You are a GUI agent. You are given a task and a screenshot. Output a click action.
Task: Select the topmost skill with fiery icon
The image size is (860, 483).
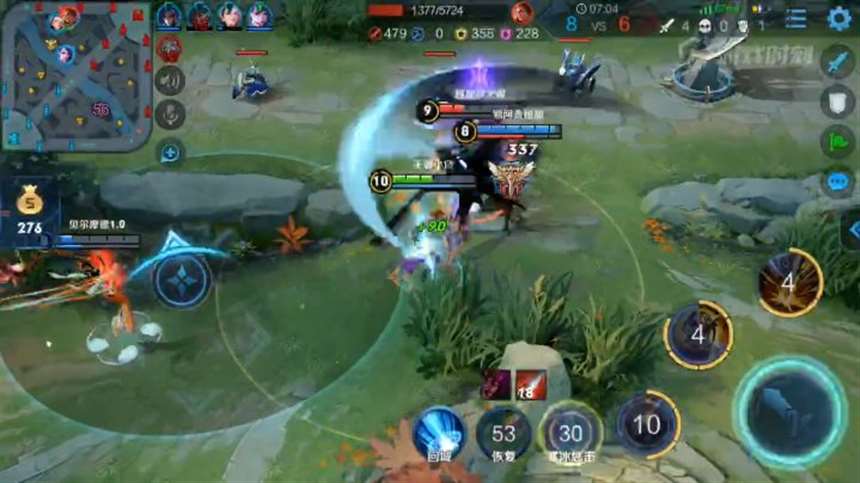(x=789, y=283)
